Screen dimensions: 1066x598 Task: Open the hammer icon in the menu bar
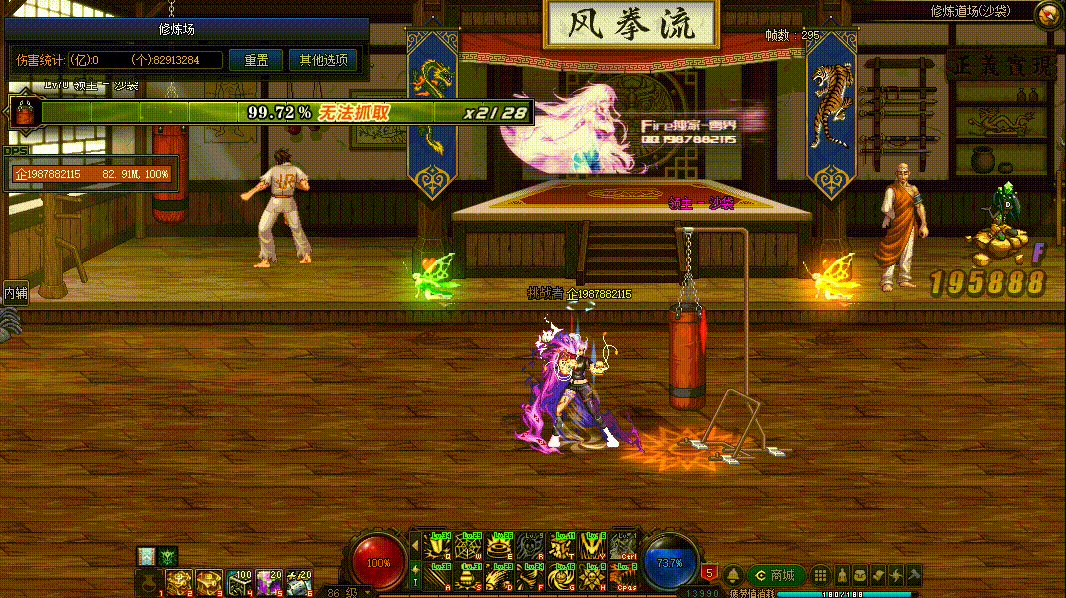pos(913,575)
